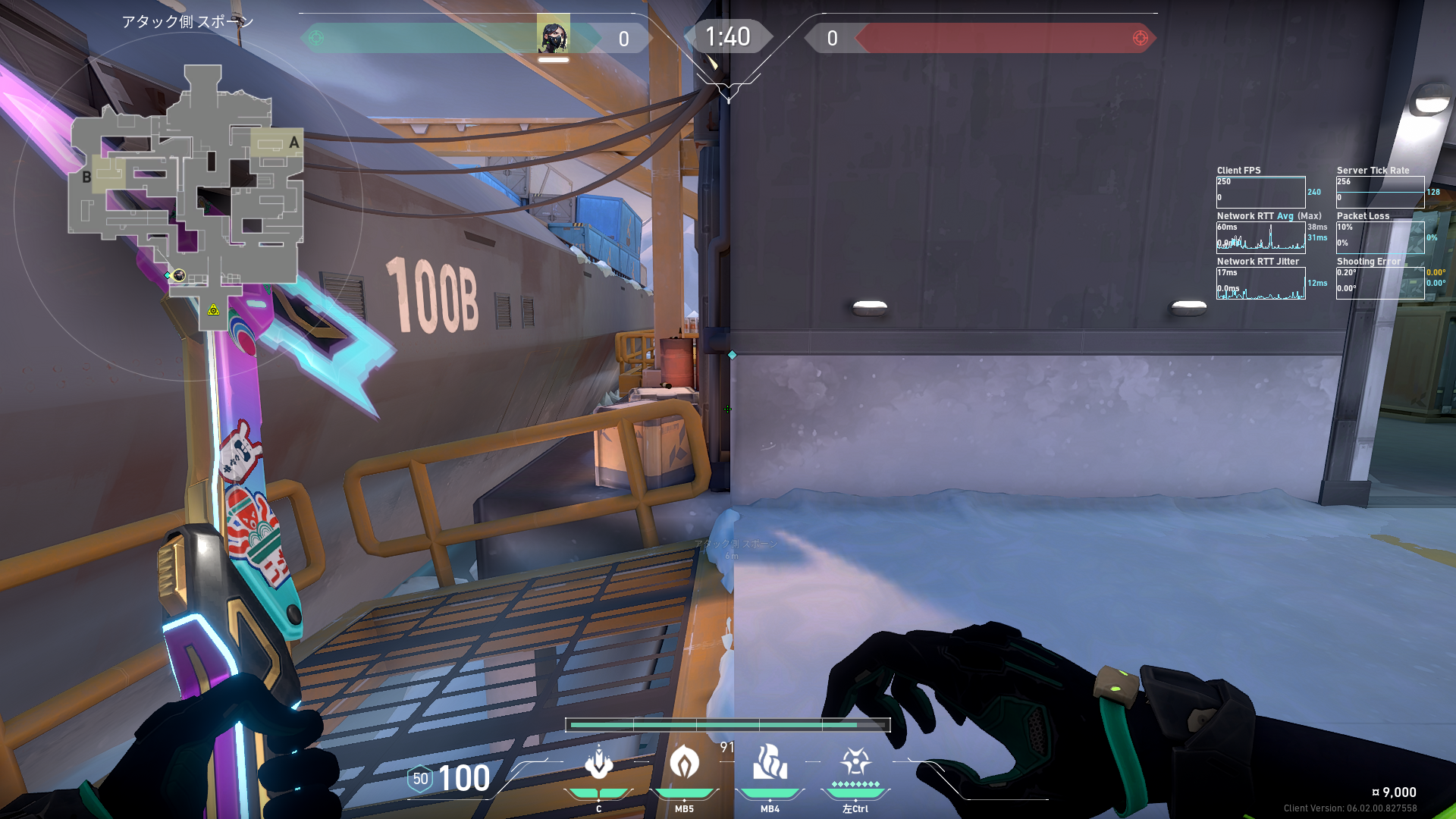Image resolution: width=1456 pixels, height=819 pixels.
Task: Activate the ultimate ability star icon
Action: click(855, 761)
